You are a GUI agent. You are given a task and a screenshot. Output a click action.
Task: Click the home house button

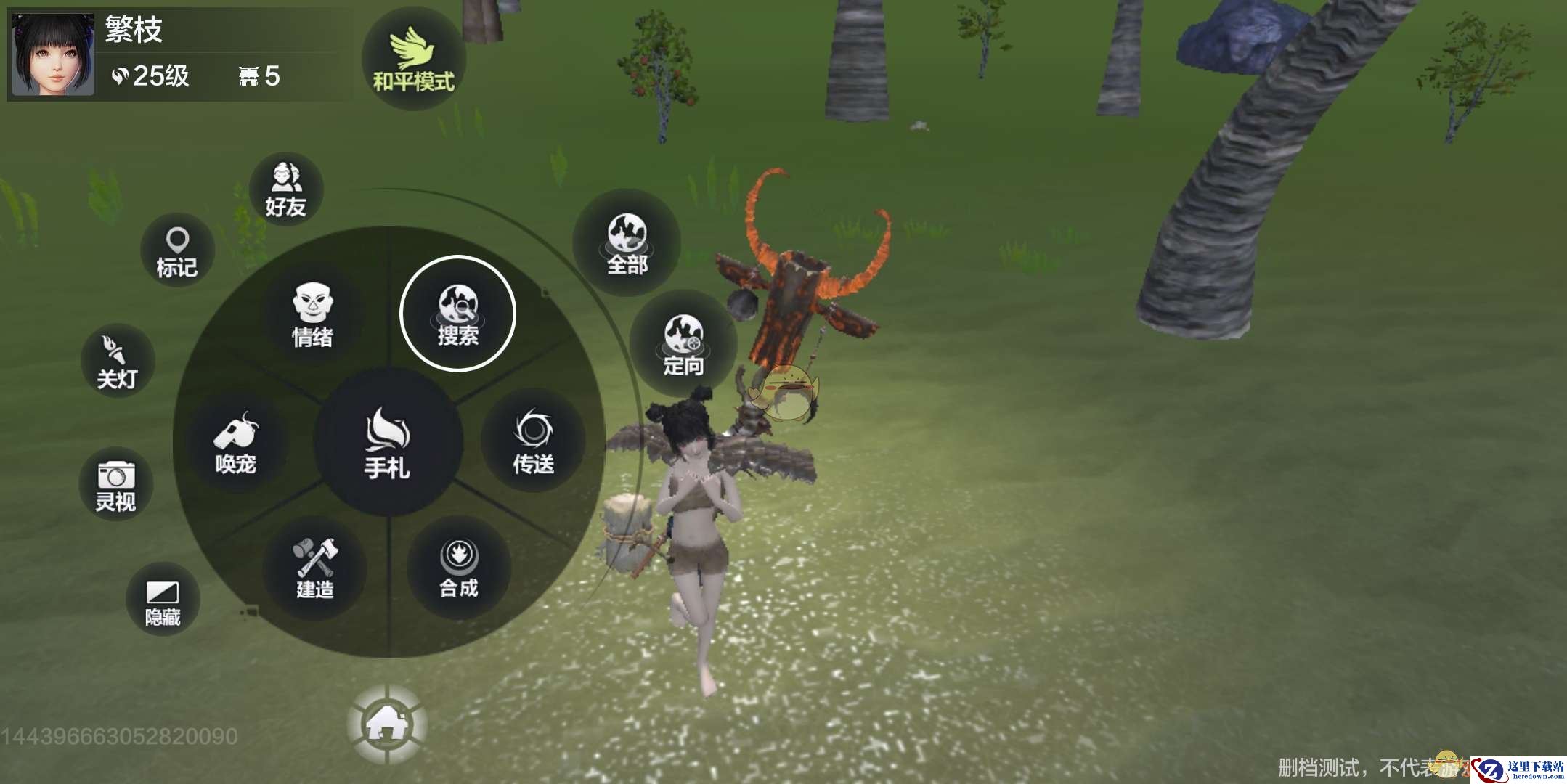pos(386,724)
